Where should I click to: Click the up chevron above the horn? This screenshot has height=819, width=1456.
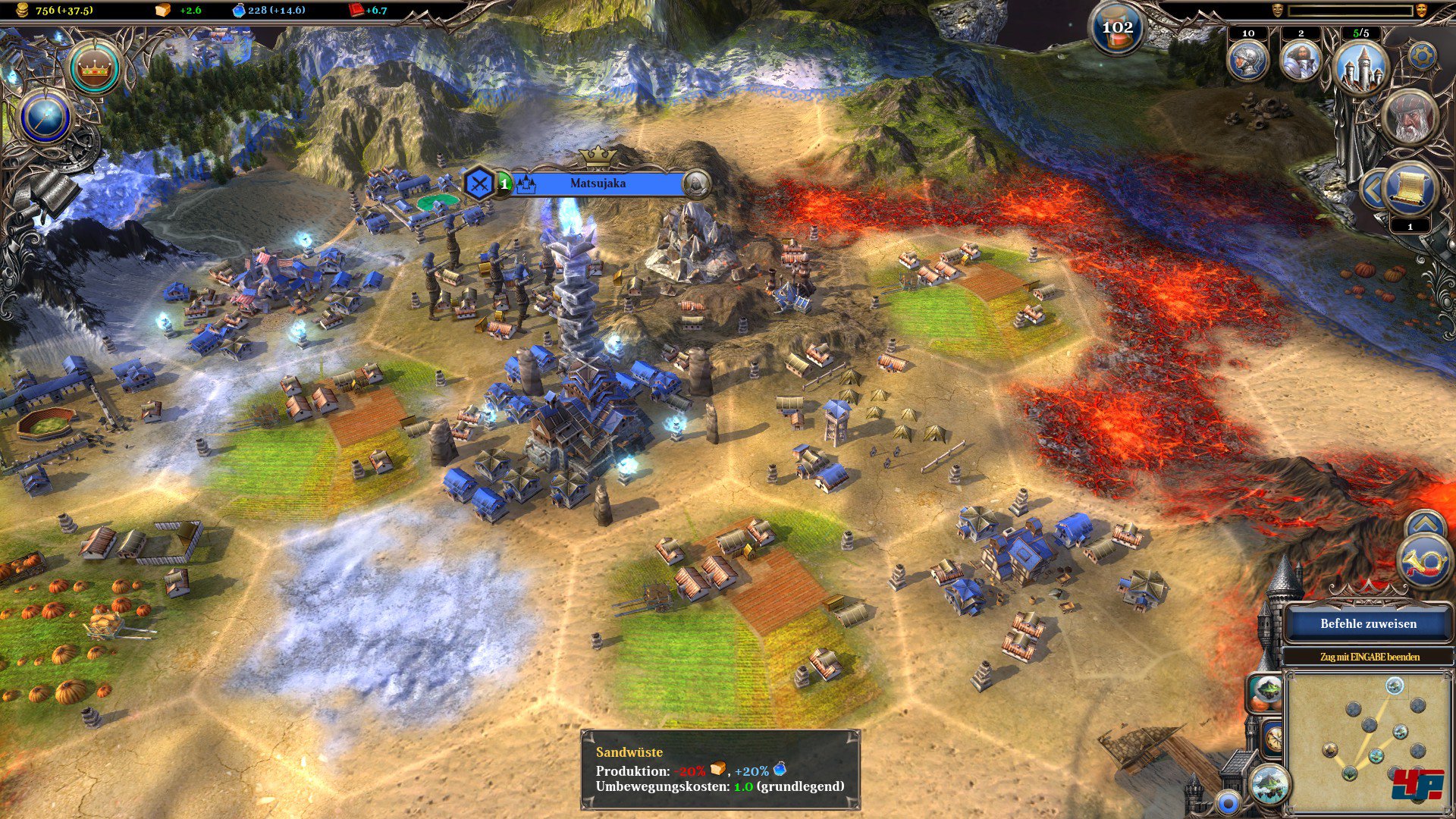click(1425, 523)
